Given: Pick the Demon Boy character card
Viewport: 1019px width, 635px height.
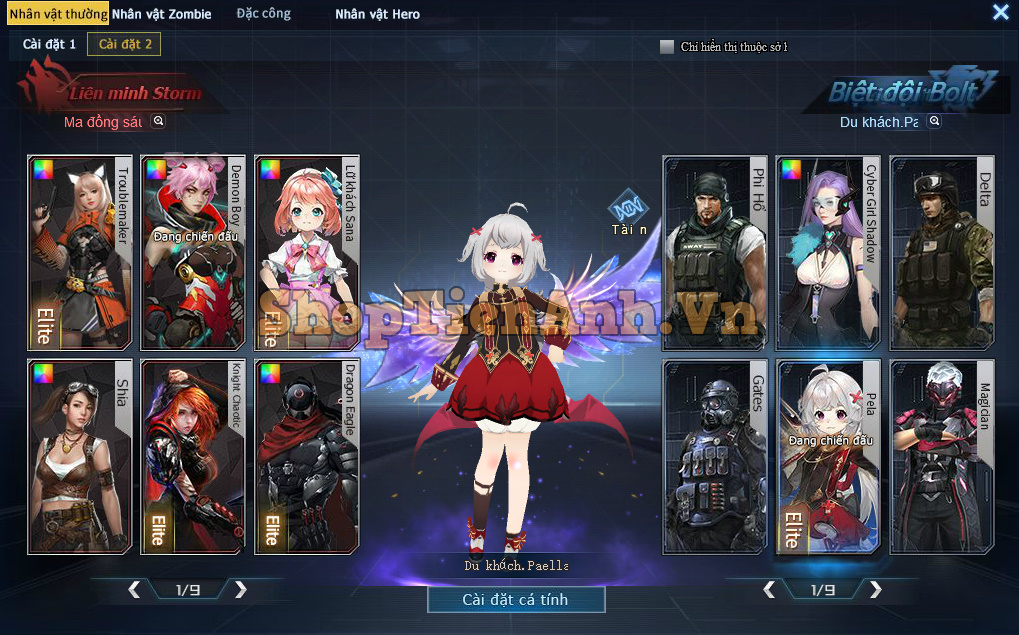Looking at the screenshot, I should pyautogui.click(x=194, y=251).
